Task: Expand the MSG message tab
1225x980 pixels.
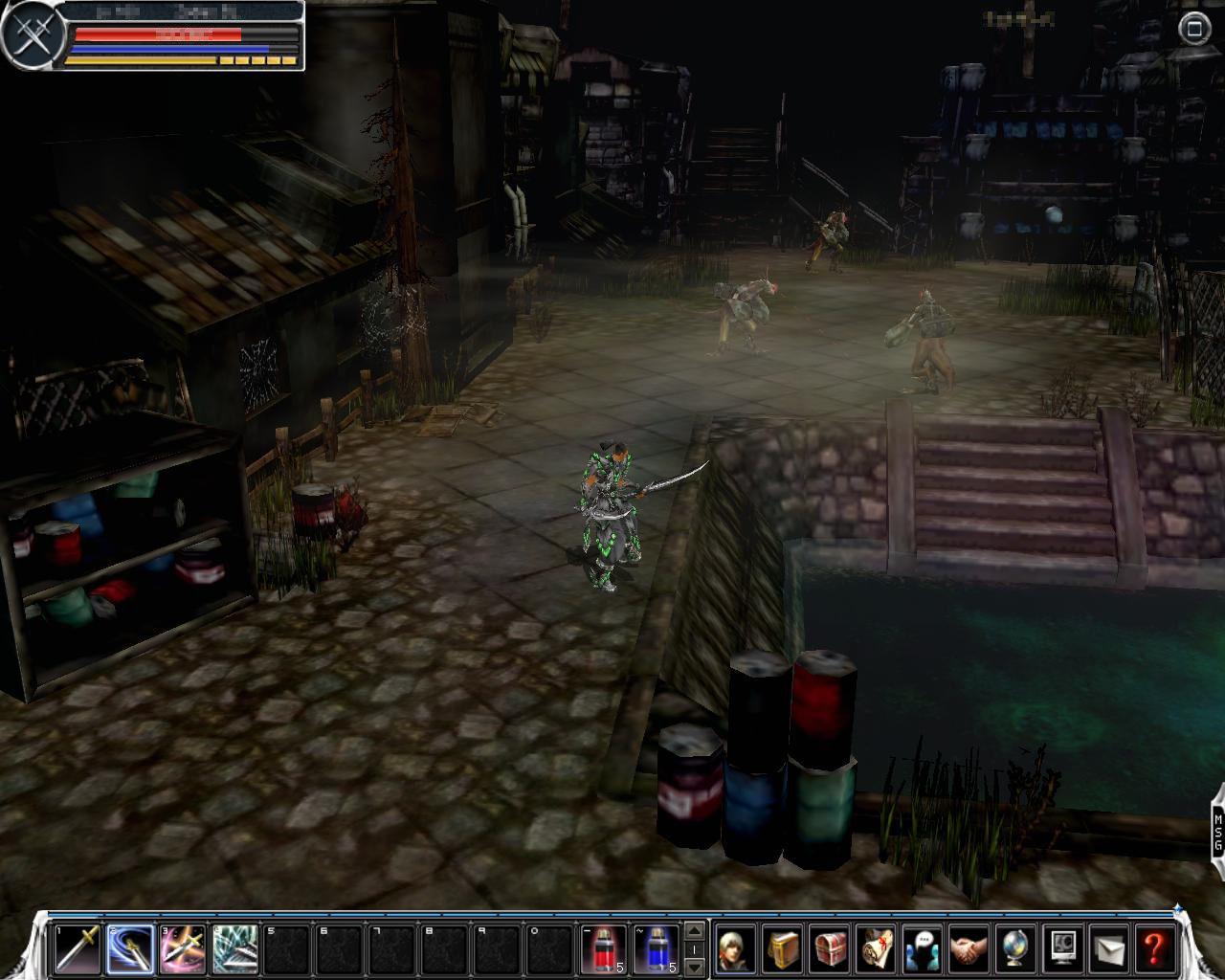Action: (1217, 831)
